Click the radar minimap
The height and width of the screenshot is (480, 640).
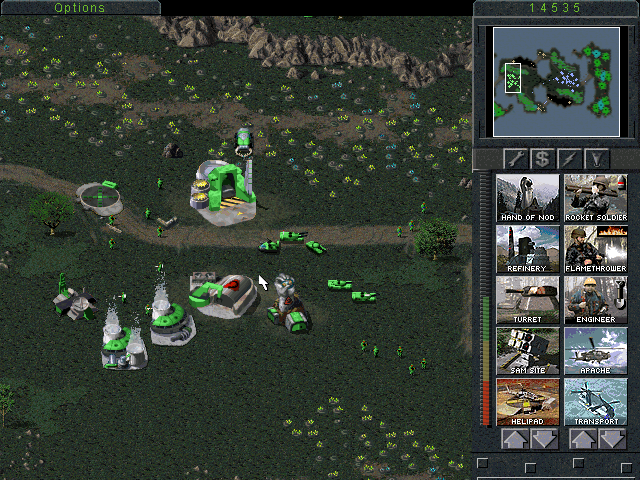tap(556, 81)
